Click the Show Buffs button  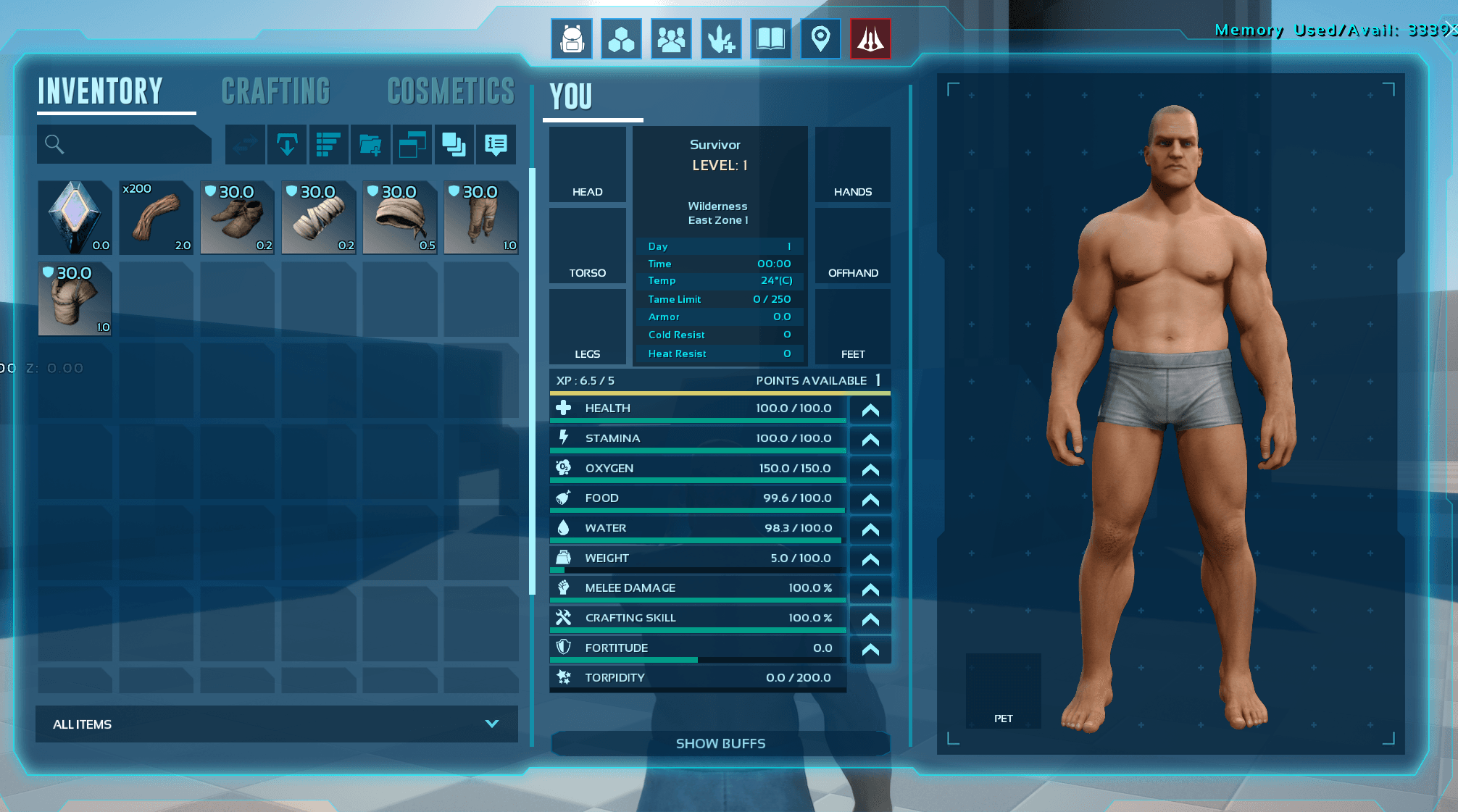pyautogui.click(x=720, y=743)
